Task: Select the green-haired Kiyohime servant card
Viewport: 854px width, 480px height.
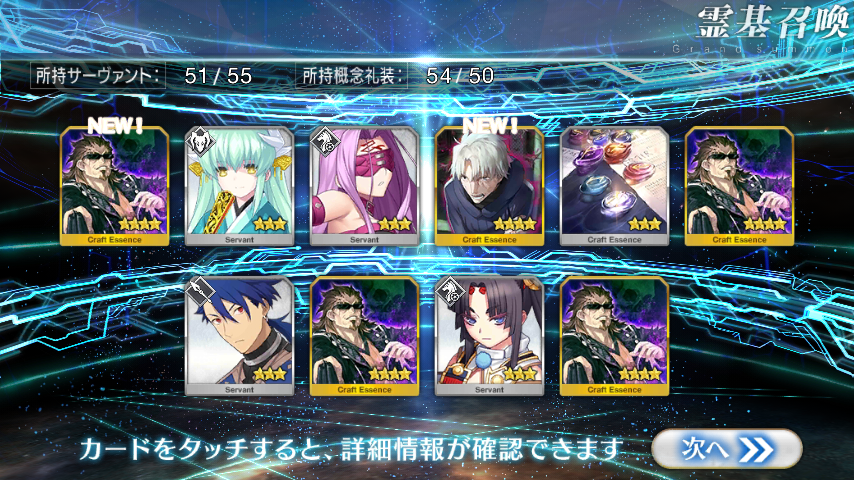Action: [x=240, y=185]
